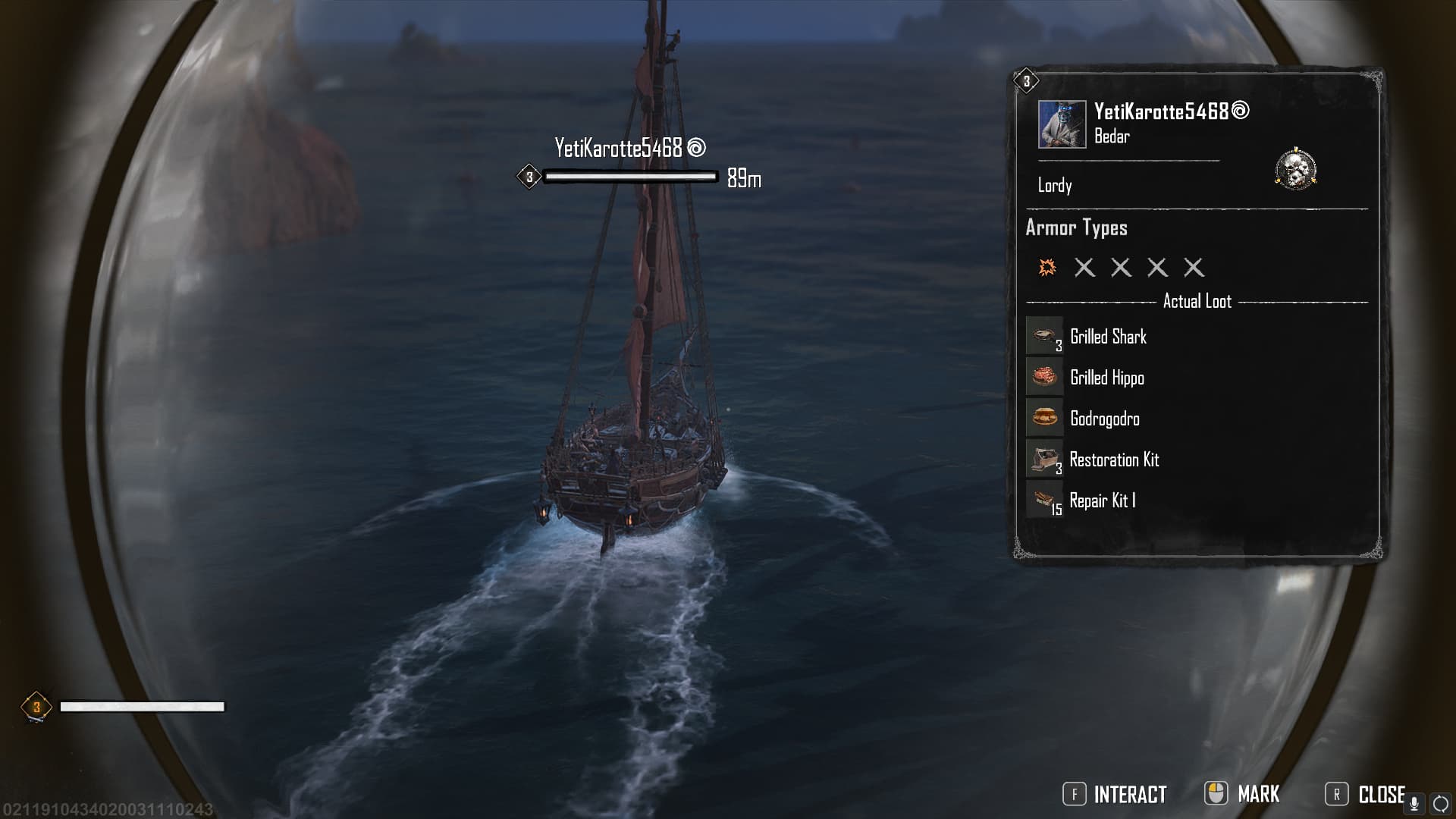
Task: Mark the targeted ship
Action: (1243, 794)
